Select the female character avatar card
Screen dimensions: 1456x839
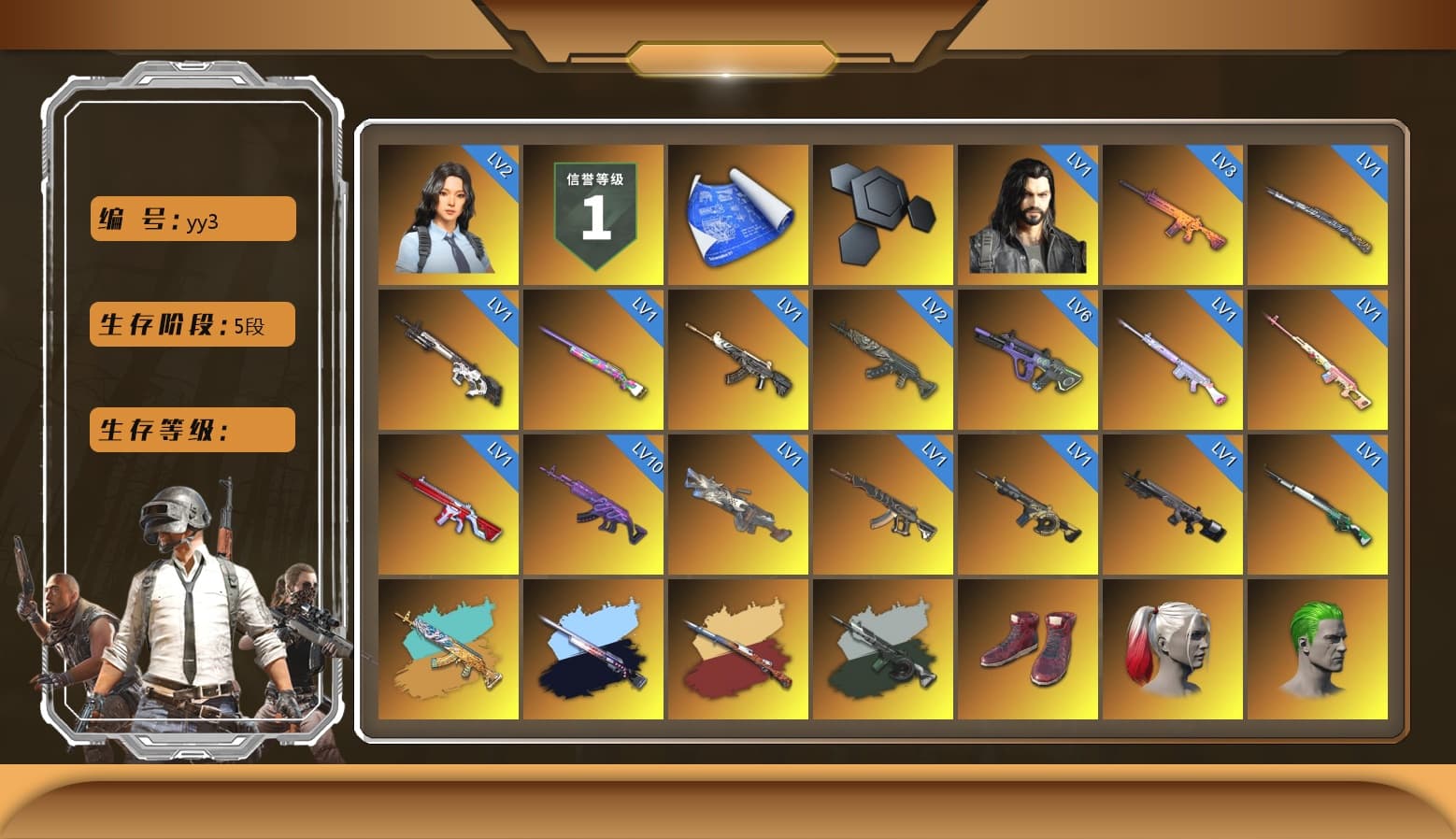pos(449,215)
